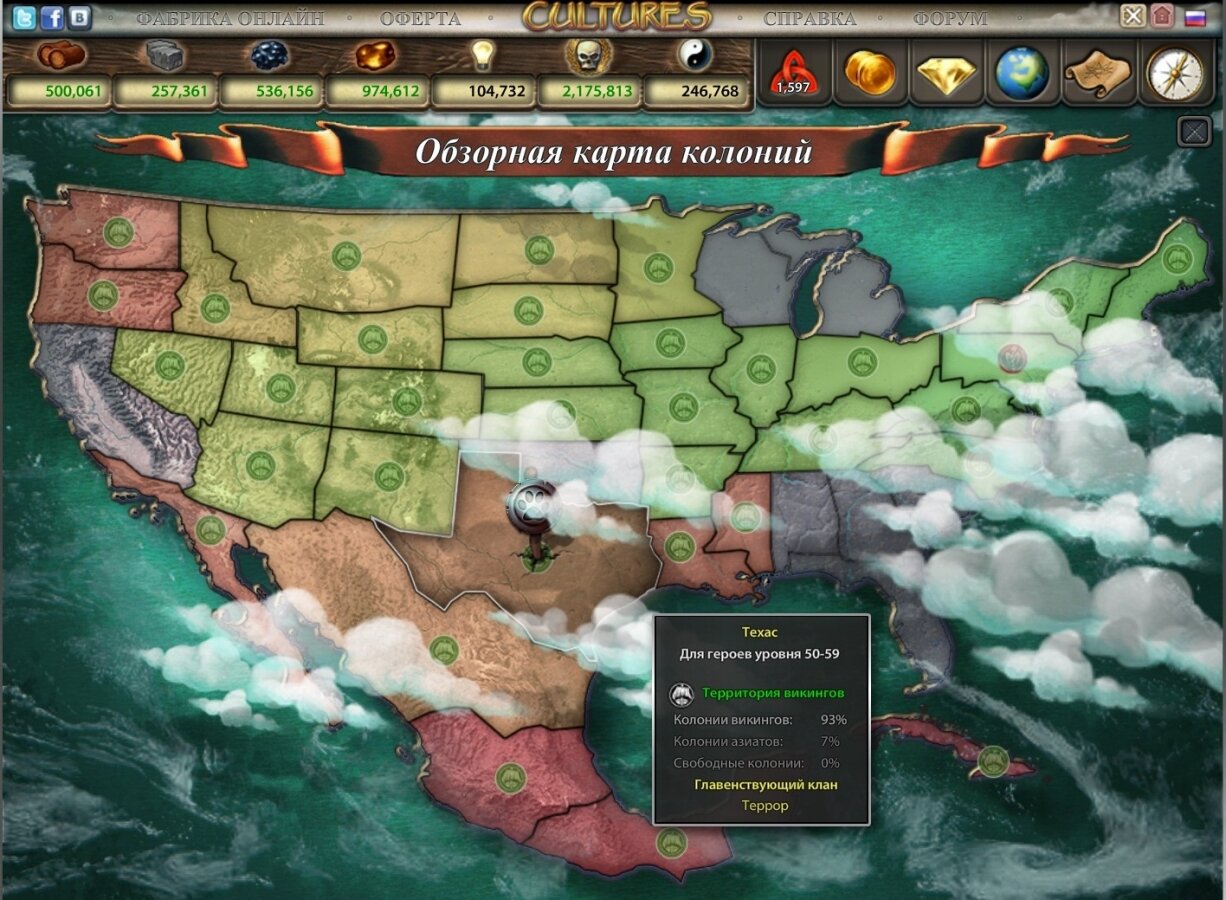This screenshot has width=1226, height=900.
Task: Open the parchment scroll map button
Action: [x=1097, y=72]
